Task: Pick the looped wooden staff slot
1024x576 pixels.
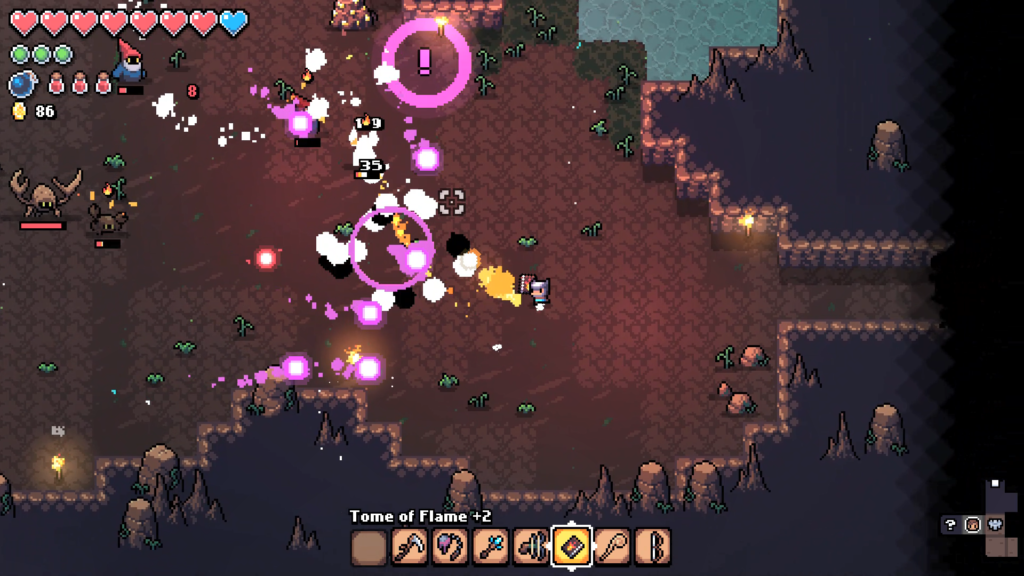Action: (612, 547)
